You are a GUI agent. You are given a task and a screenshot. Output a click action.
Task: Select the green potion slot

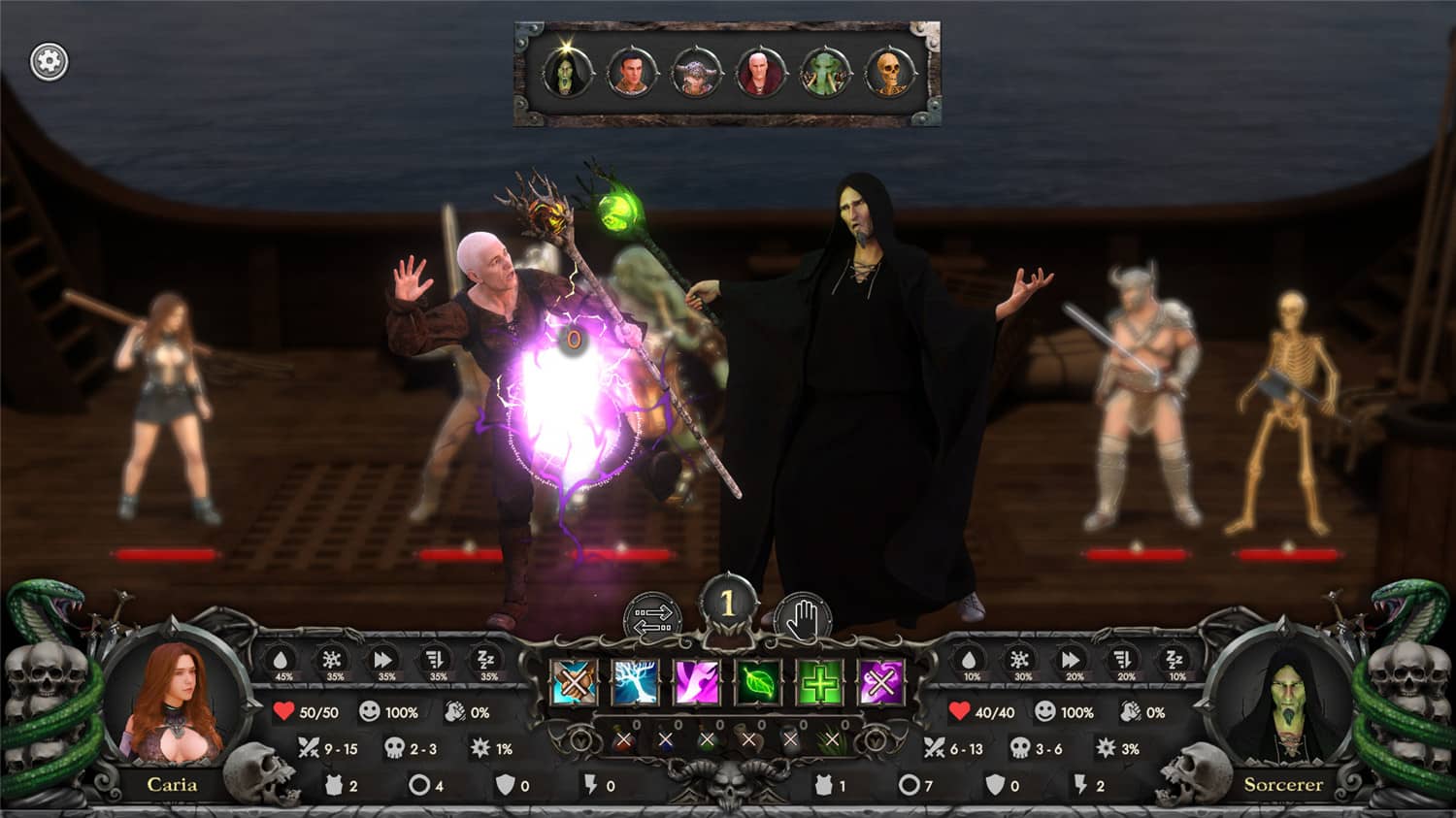pos(708,741)
